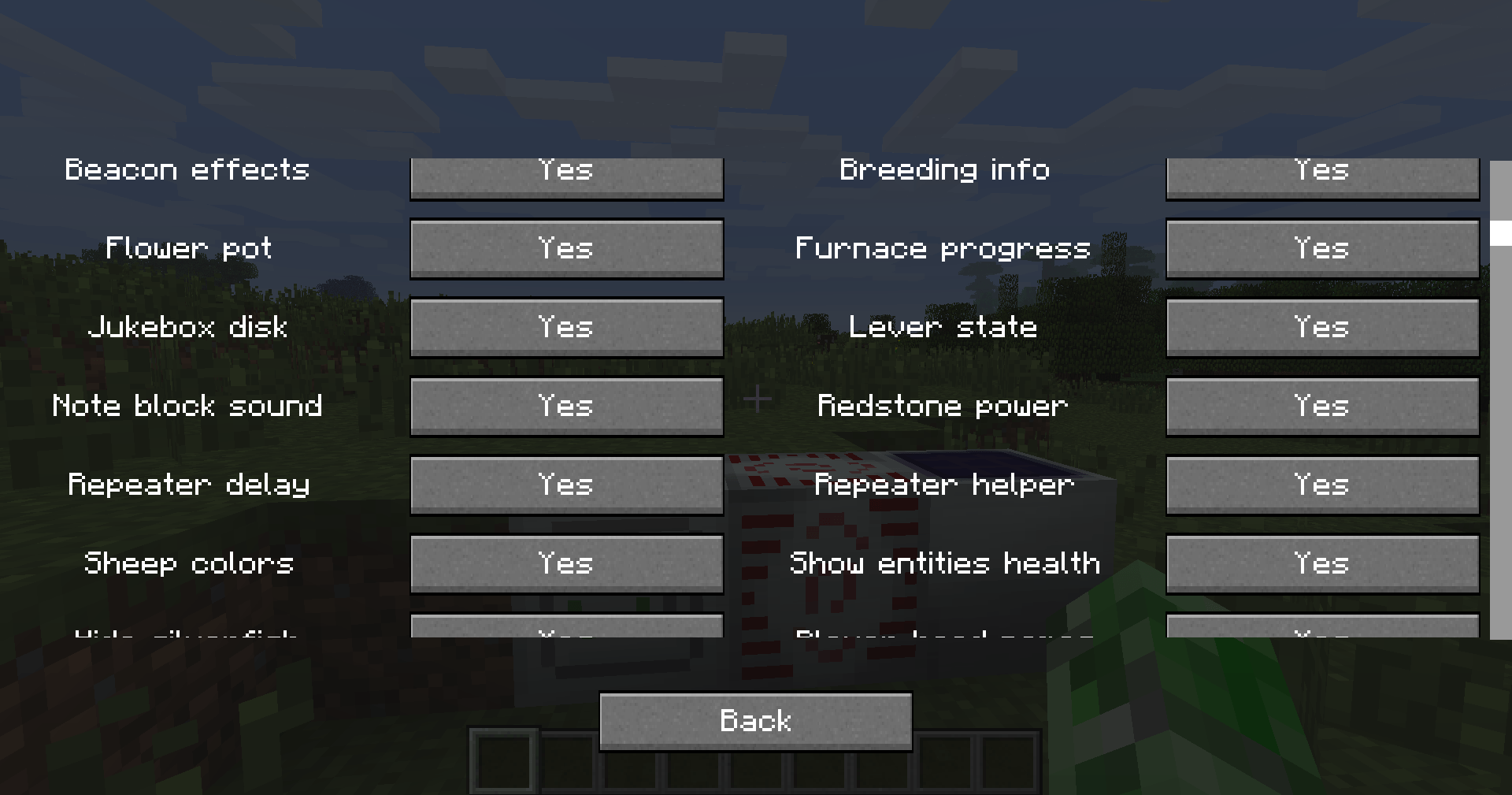Turn off Redstone power display

click(x=1321, y=407)
